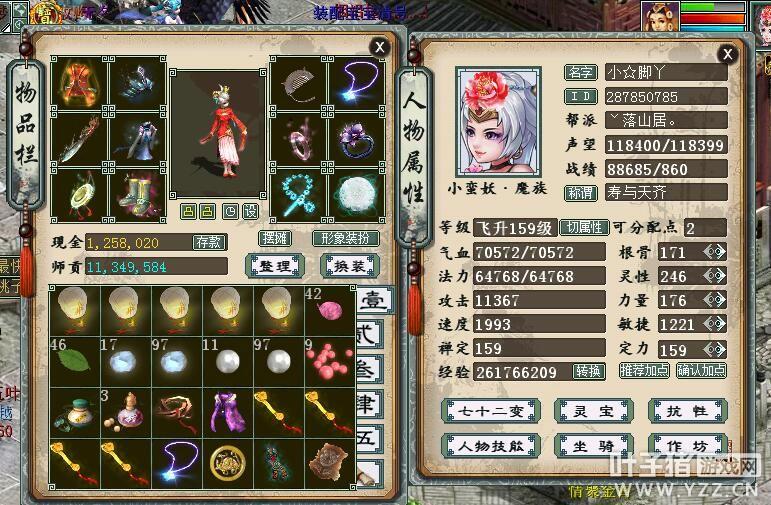
Task: Confirm points with 确认加点
Action: (702, 371)
